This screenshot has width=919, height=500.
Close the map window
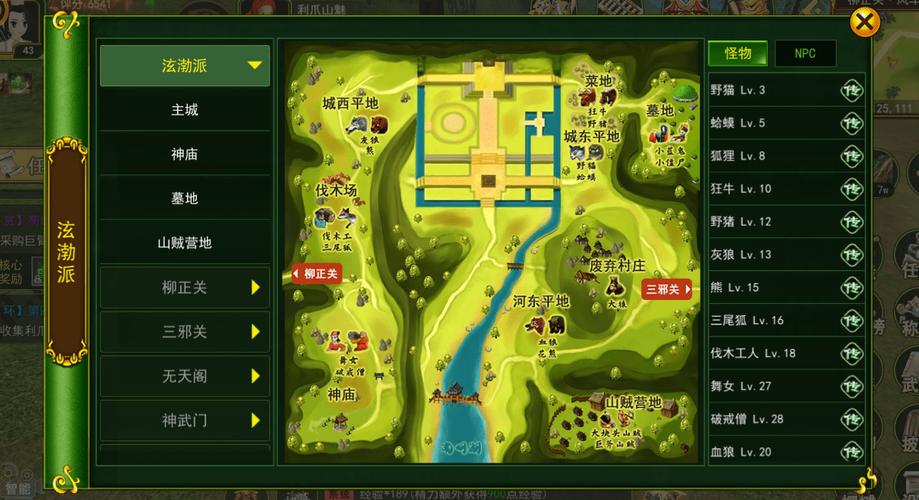pyautogui.click(x=864, y=23)
